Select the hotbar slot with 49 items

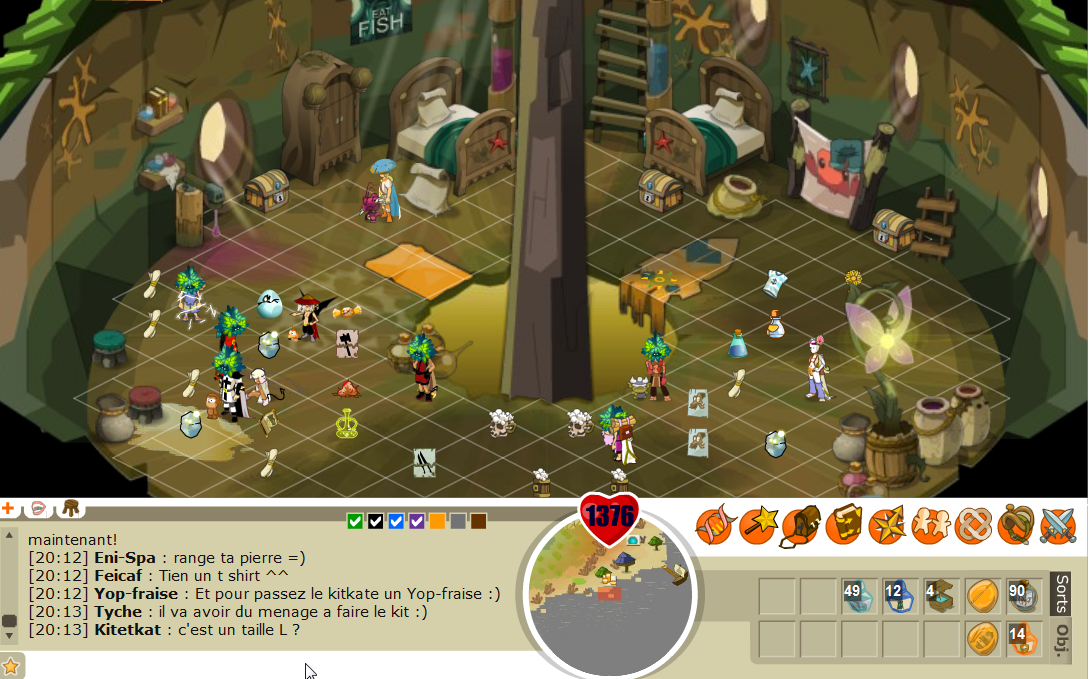coord(858,596)
